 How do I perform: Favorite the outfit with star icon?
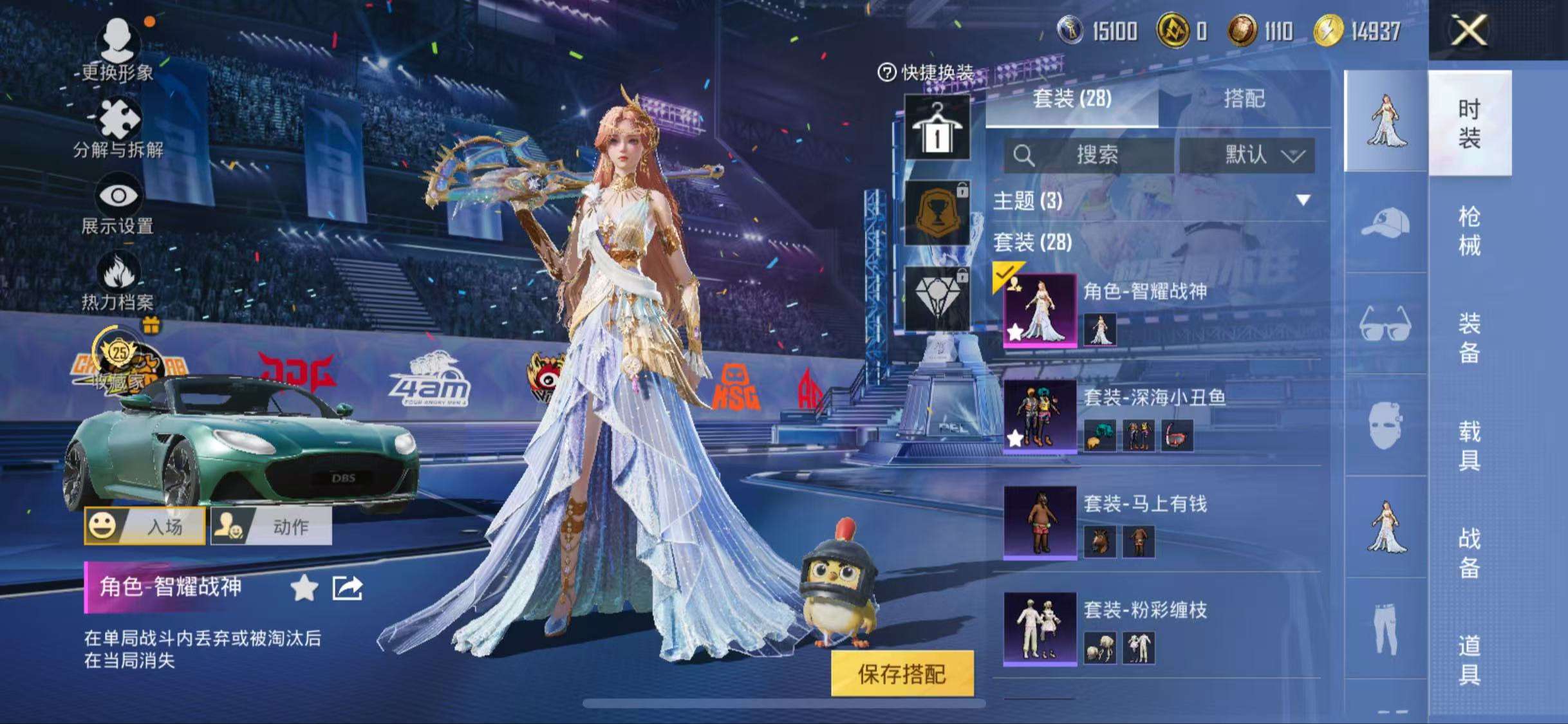point(304,588)
